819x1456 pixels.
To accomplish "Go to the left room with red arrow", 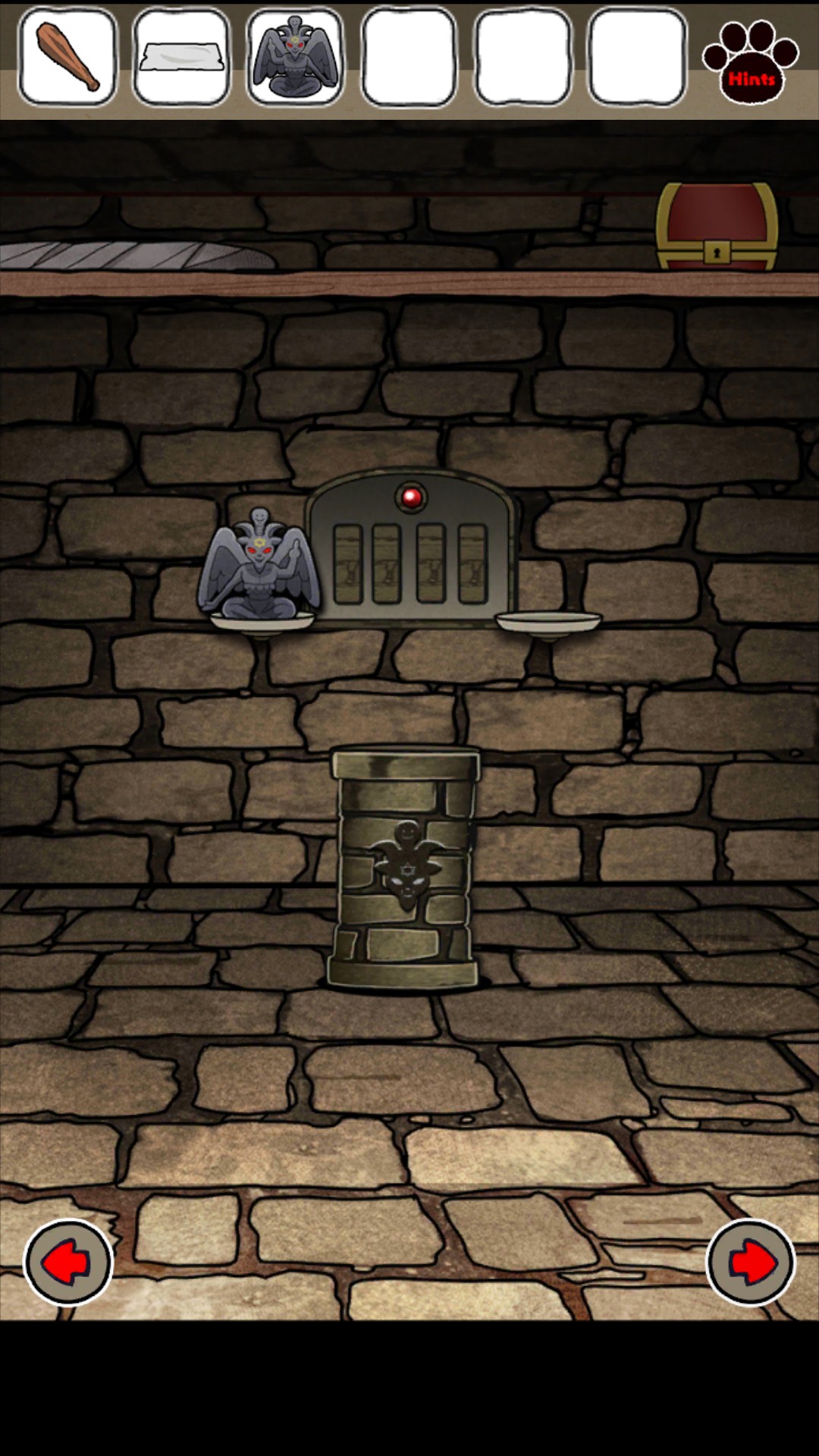I will coord(68,1263).
